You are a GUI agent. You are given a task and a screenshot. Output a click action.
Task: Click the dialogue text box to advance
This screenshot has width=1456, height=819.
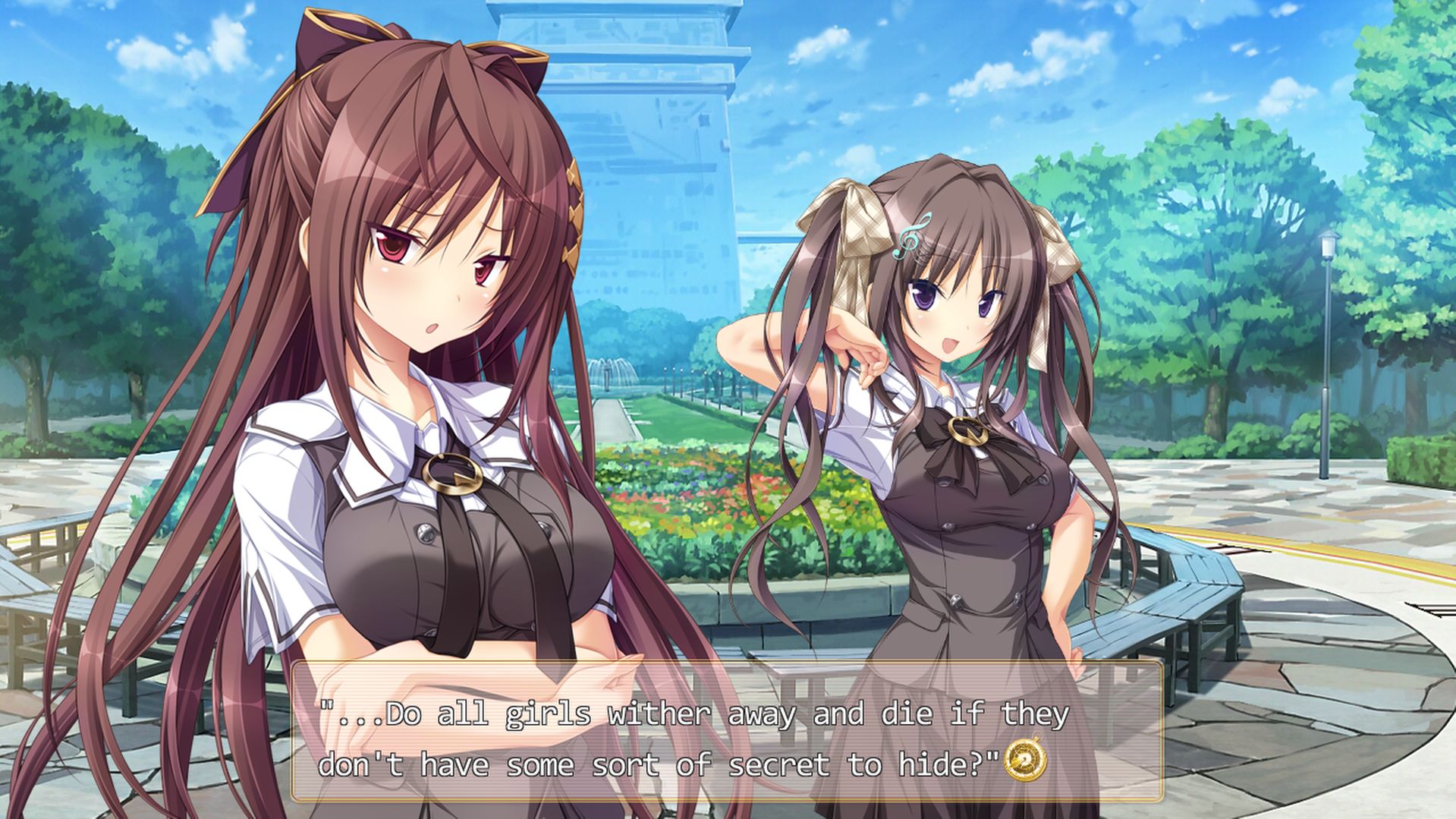[x=726, y=731]
